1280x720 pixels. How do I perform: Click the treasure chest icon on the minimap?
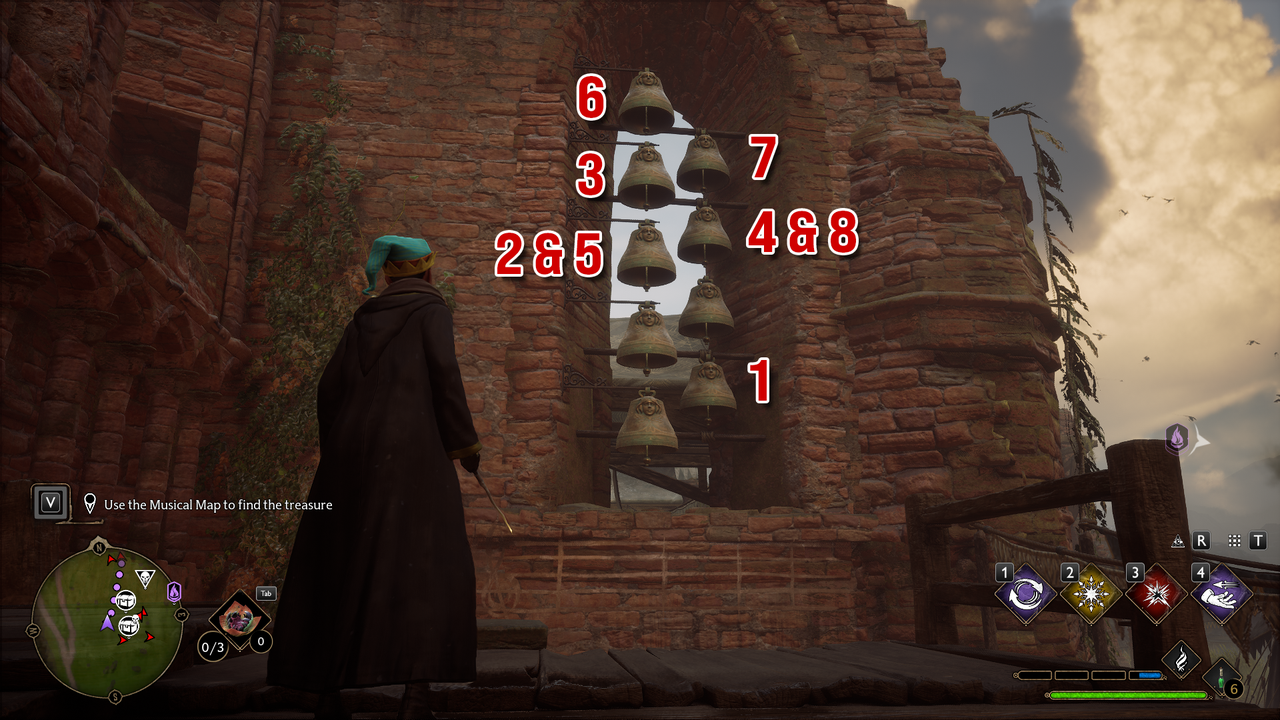(127, 600)
